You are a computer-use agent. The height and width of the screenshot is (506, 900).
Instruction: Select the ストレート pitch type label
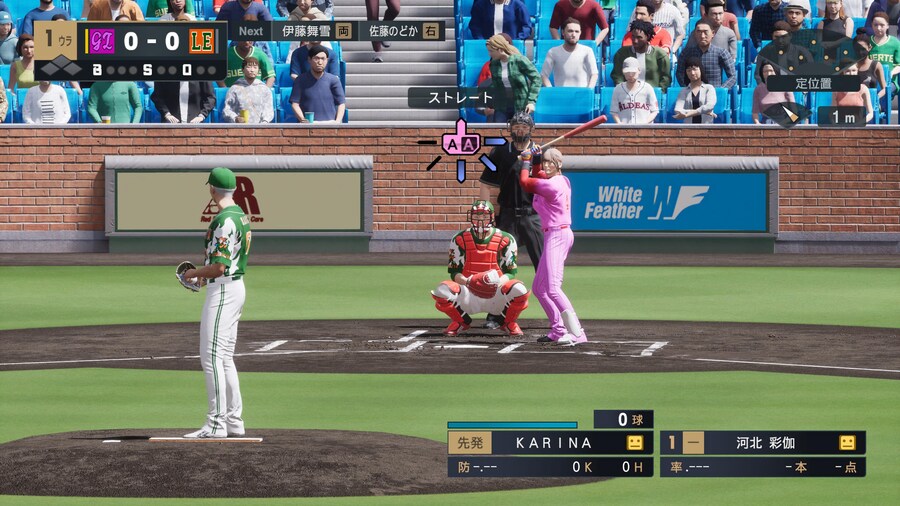tap(455, 98)
